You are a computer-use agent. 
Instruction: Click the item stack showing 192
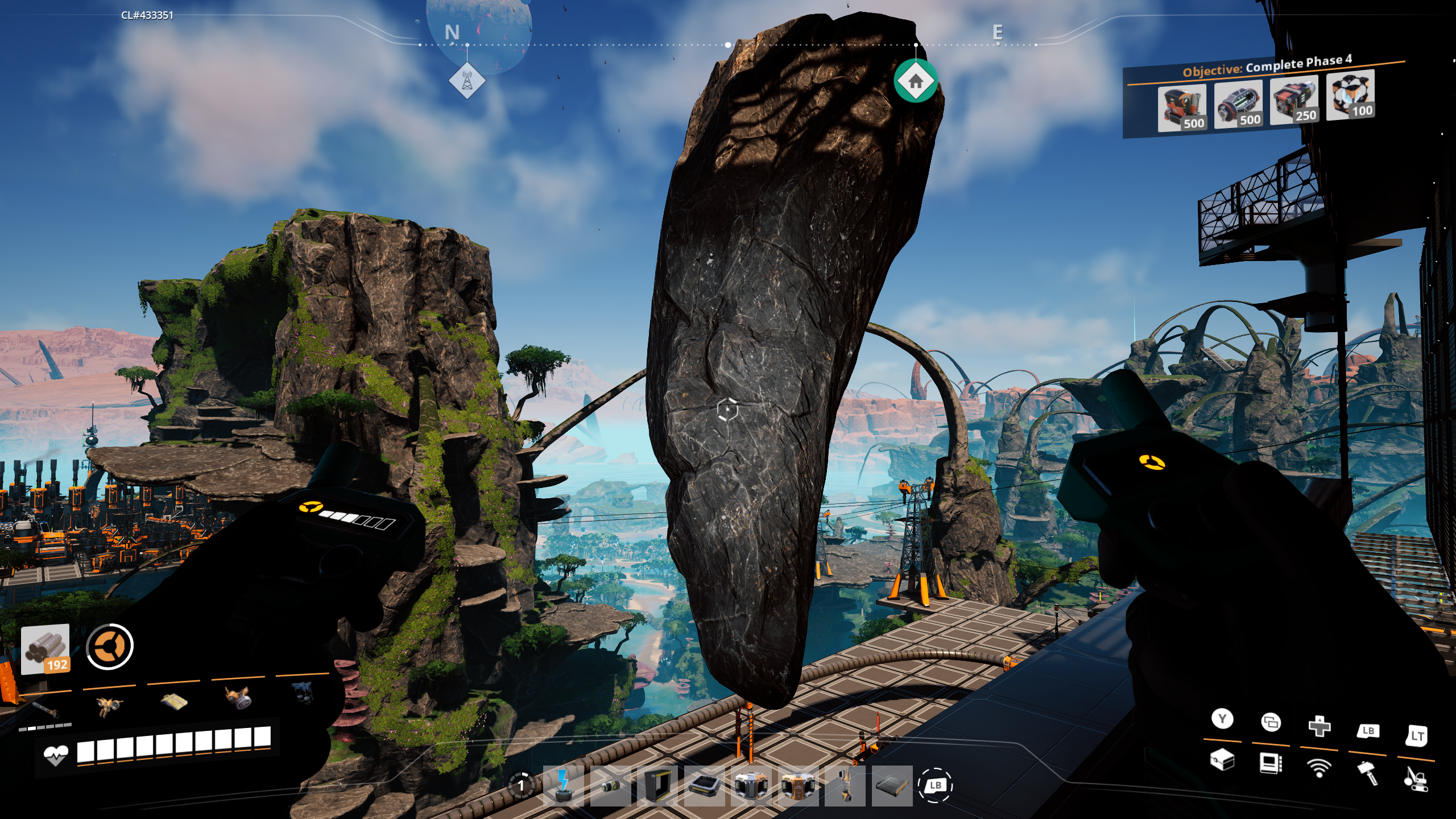click(x=45, y=649)
